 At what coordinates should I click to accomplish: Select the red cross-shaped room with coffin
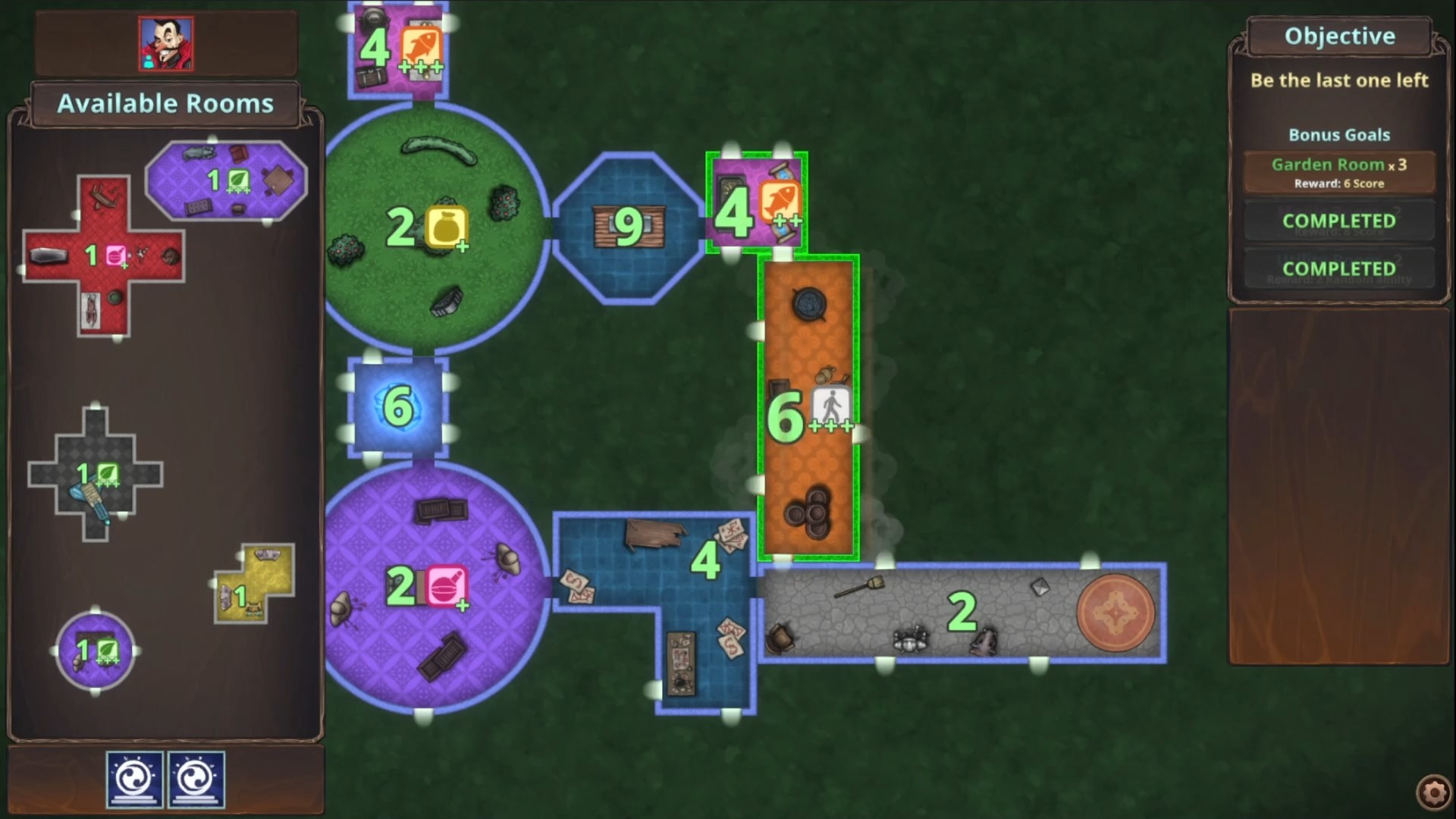click(106, 254)
